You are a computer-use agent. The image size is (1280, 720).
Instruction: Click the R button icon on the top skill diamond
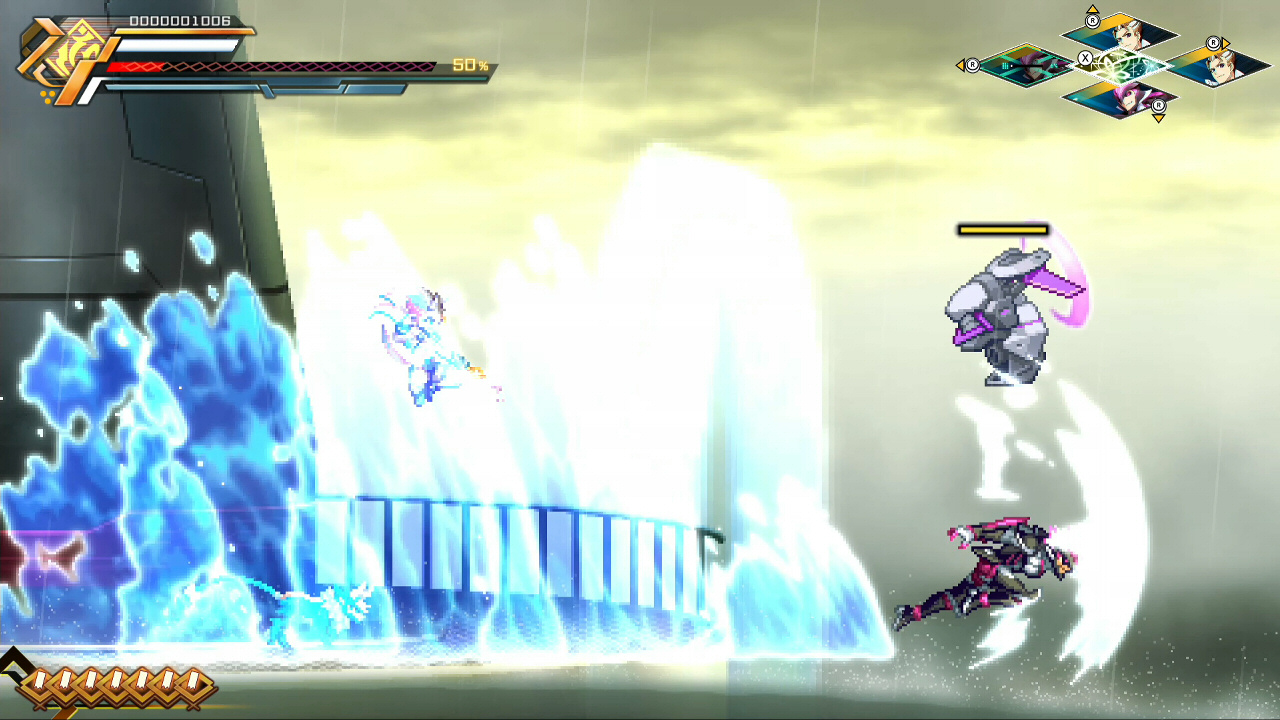pyautogui.click(x=1092, y=19)
